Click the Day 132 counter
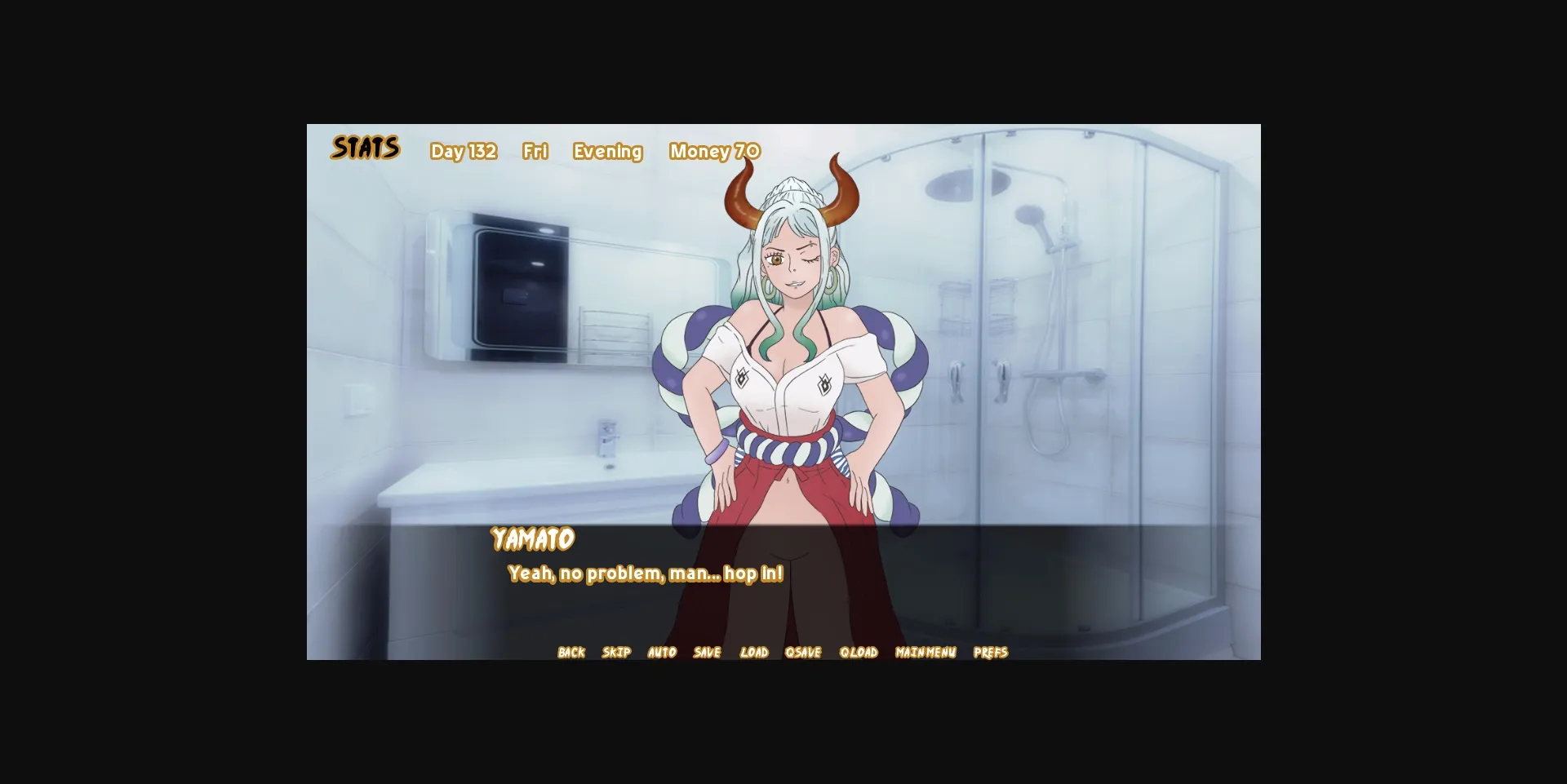 (x=464, y=151)
